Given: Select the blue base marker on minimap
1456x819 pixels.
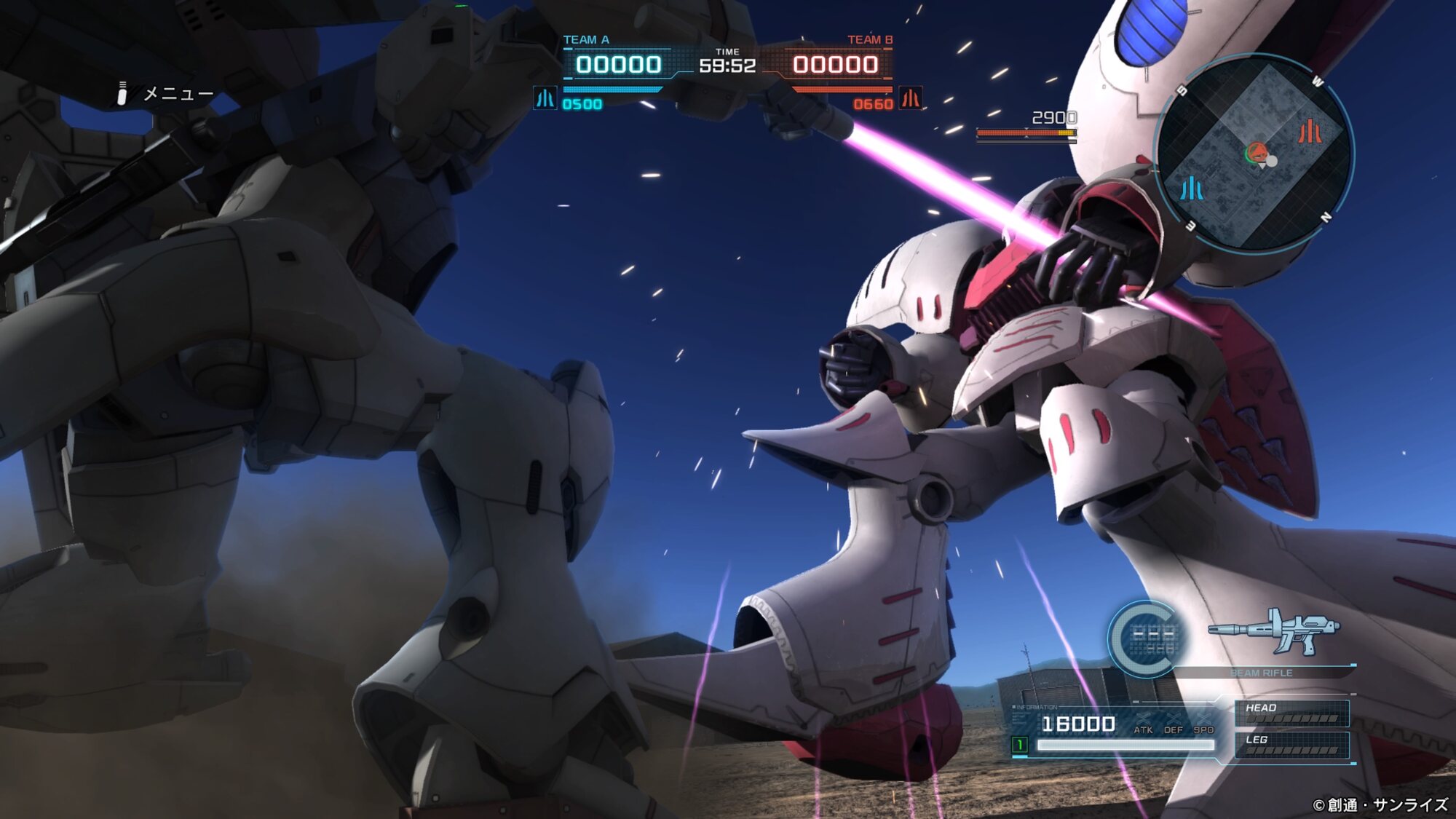Looking at the screenshot, I should point(1192,189).
